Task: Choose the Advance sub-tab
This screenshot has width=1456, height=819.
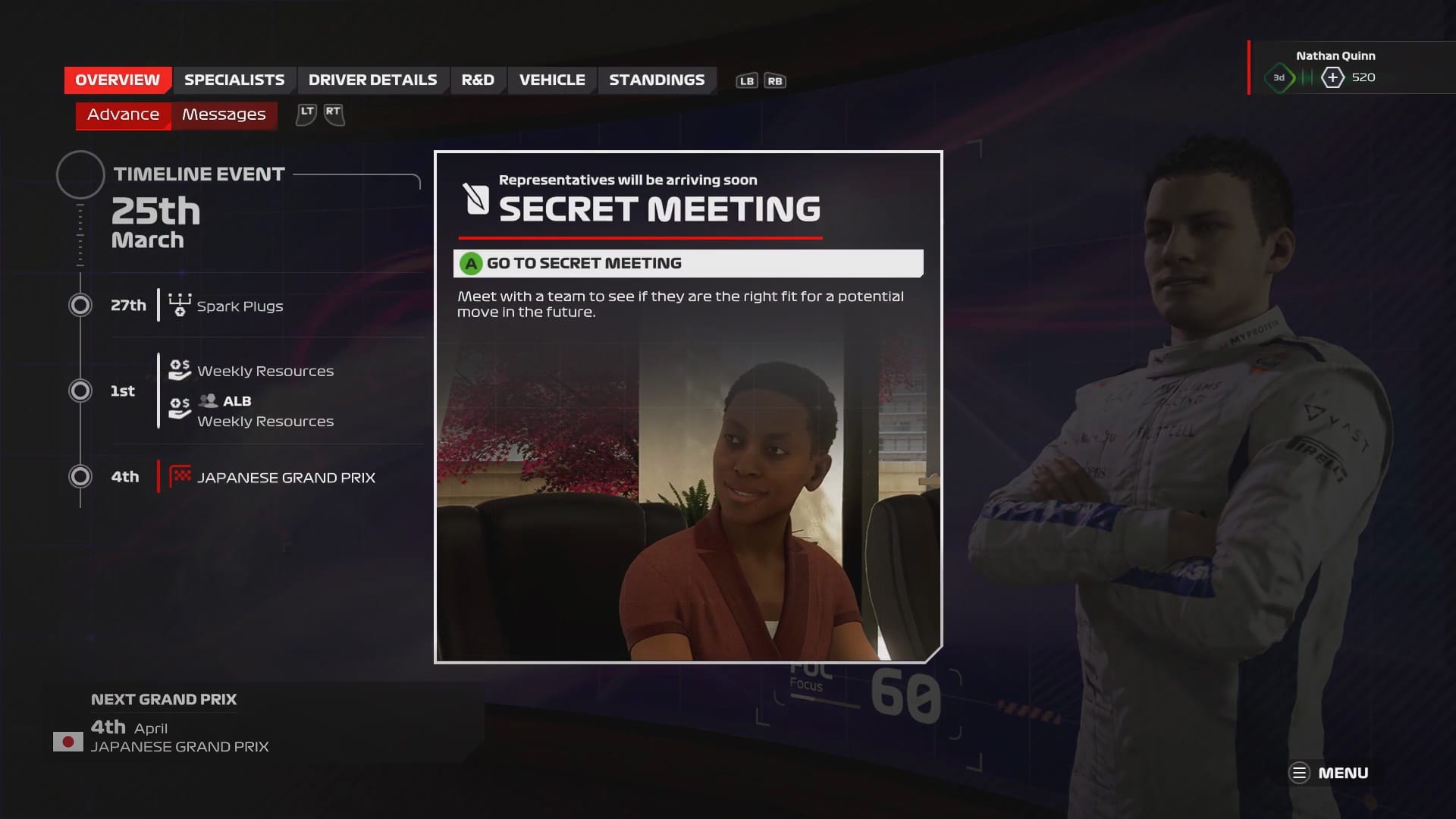Action: [x=124, y=115]
